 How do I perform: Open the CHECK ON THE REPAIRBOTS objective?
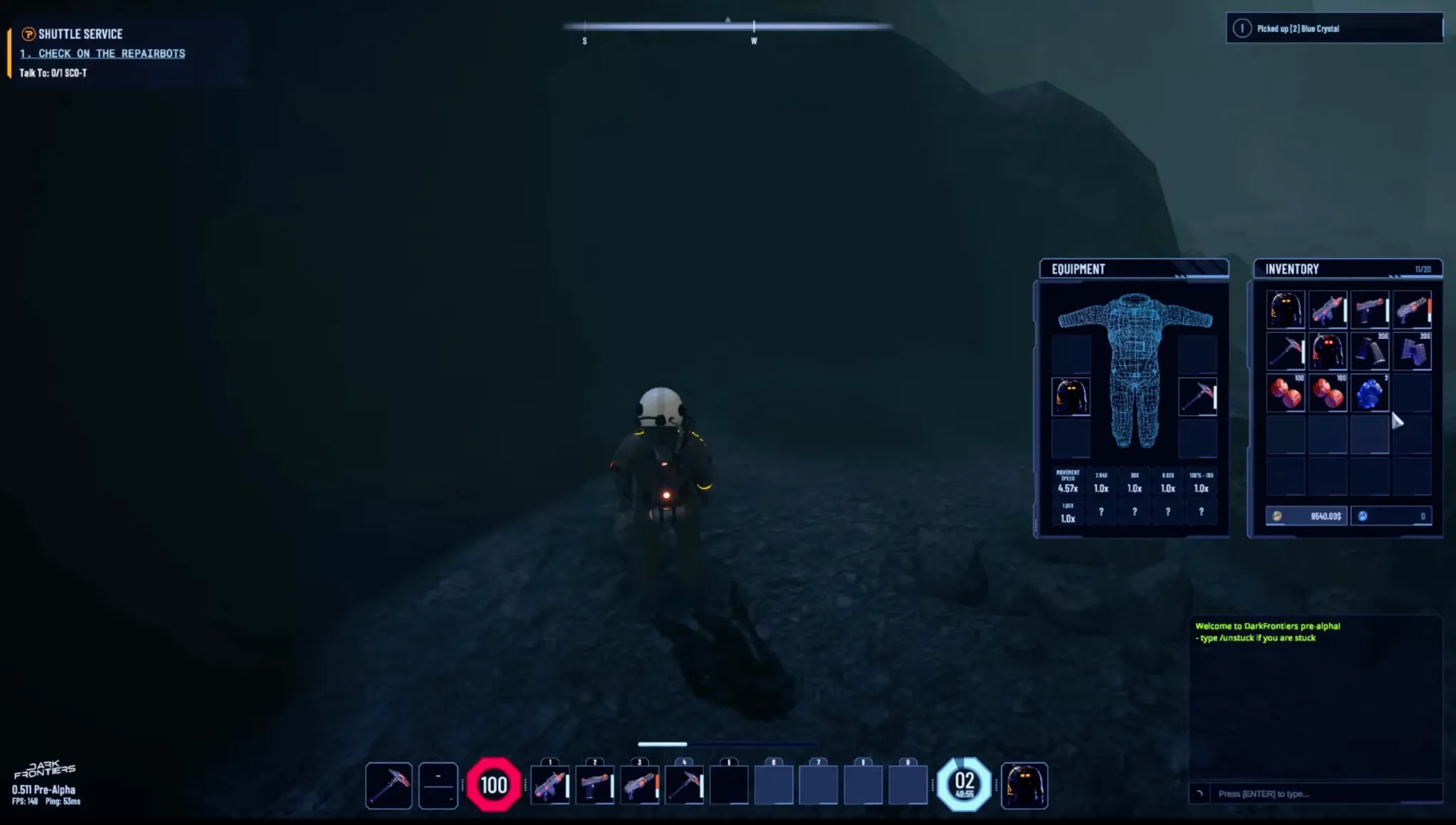[x=104, y=53]
